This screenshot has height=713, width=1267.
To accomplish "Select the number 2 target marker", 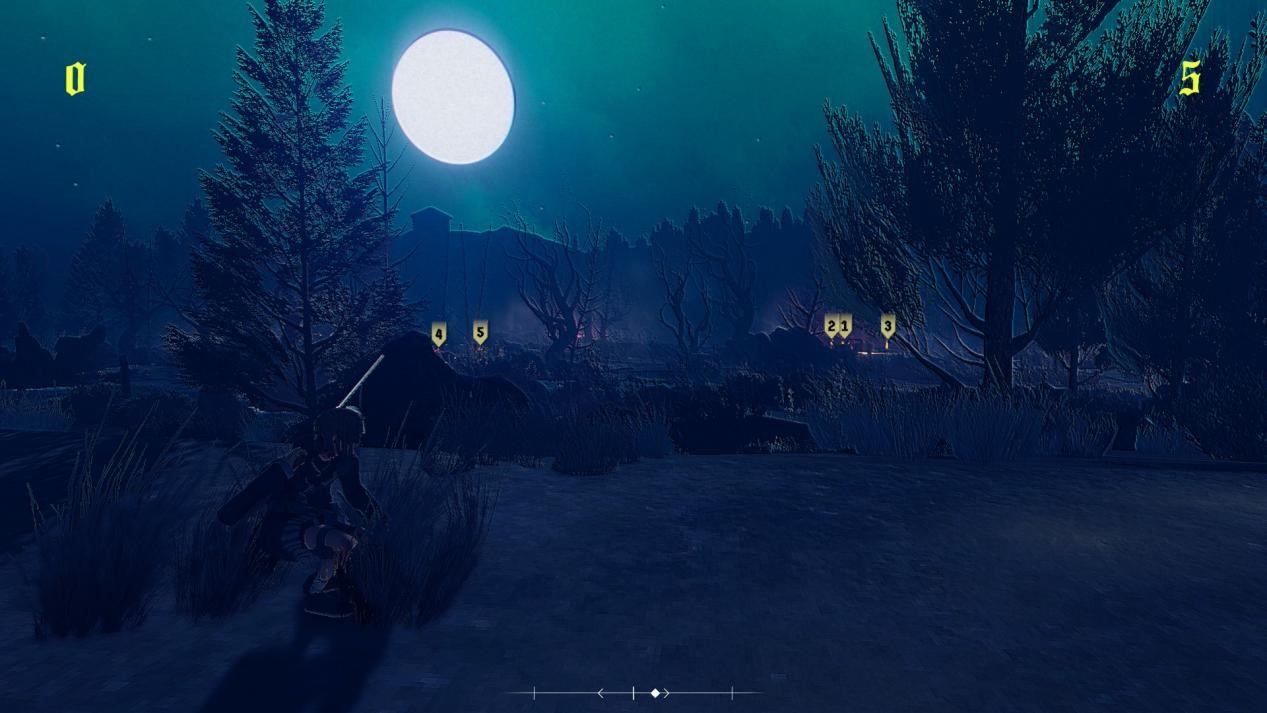I will pos(830,325).
